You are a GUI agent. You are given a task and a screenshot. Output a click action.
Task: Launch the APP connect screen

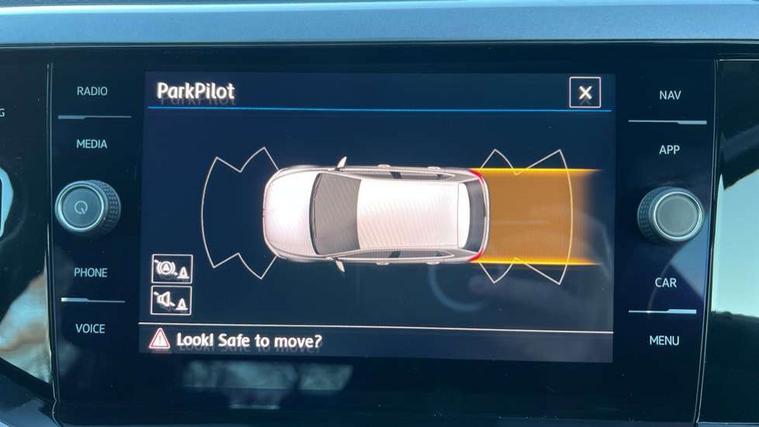point(669,150)
